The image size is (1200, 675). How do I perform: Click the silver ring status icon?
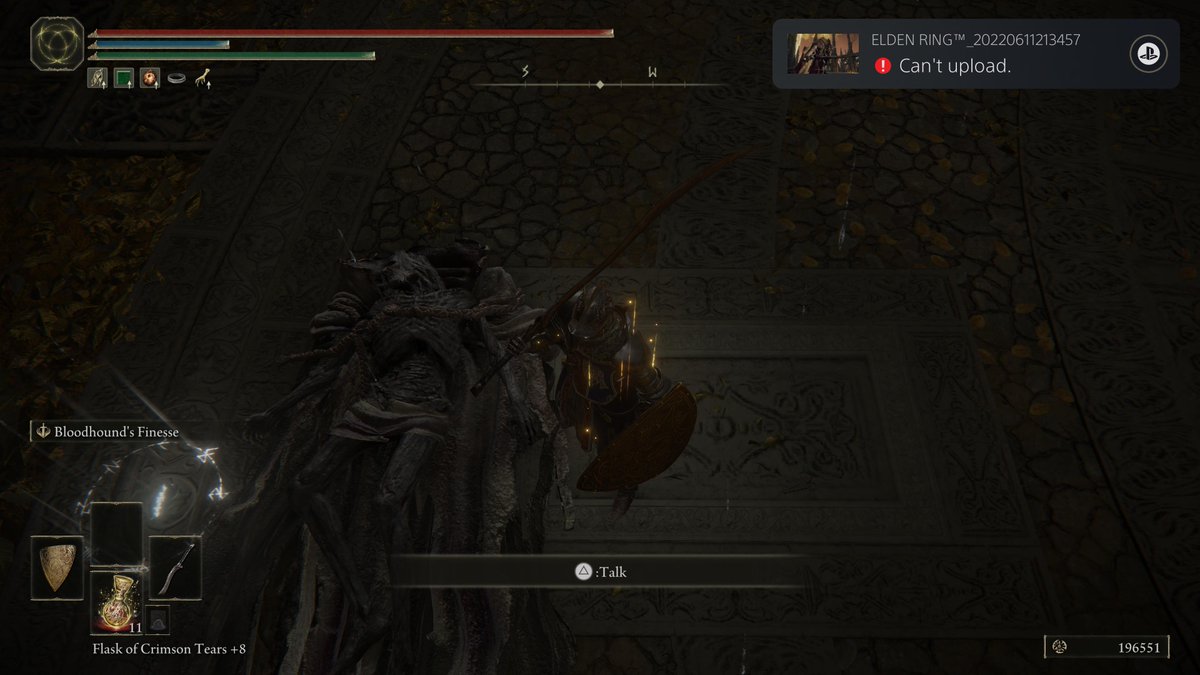point(176,77)
